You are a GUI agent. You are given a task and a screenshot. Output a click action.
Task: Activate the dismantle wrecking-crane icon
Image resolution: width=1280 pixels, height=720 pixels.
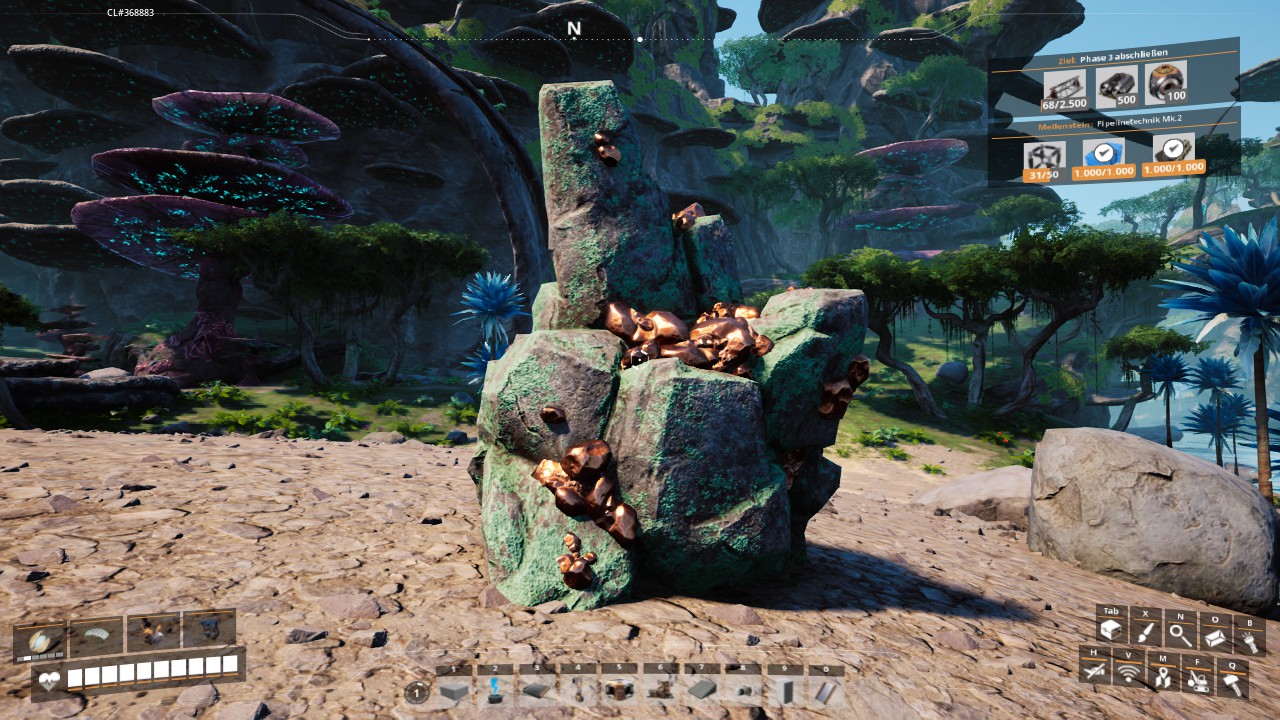click(1197, 679)
